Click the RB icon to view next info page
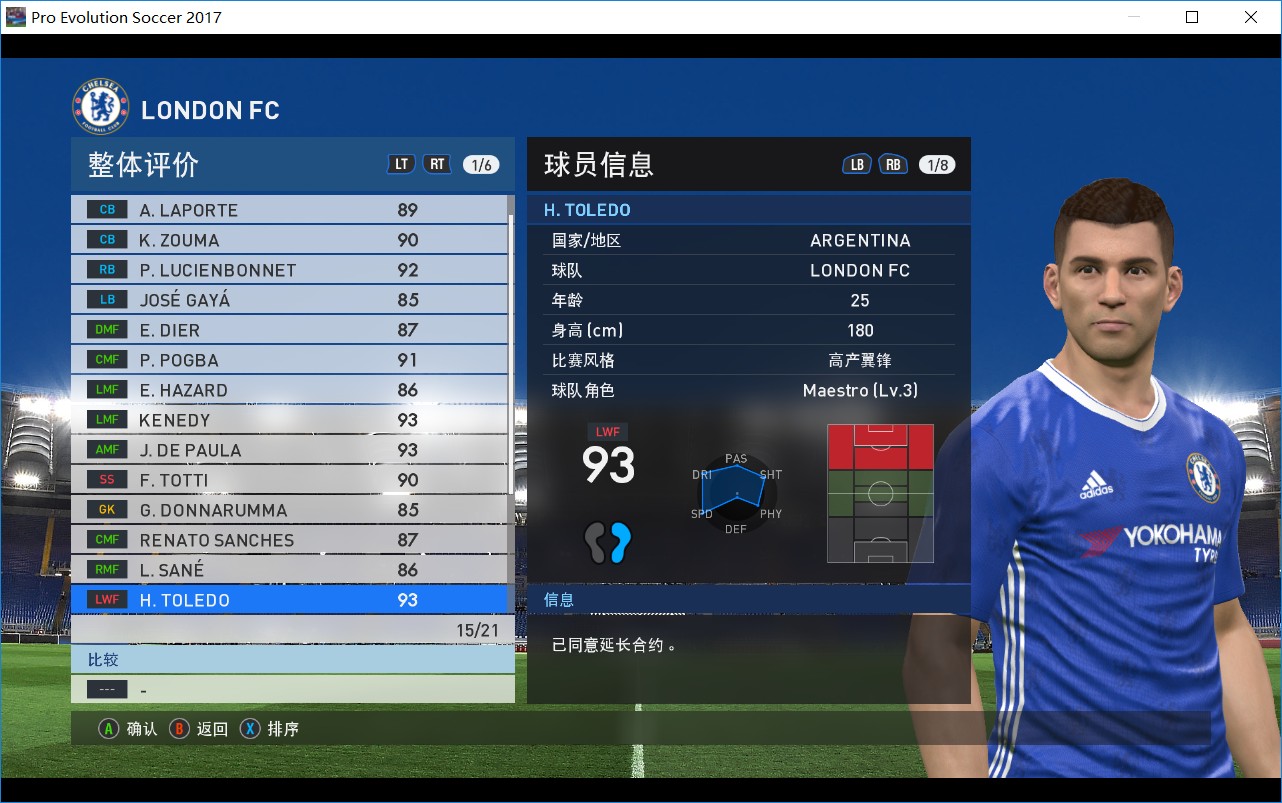The width and height of the screenshot is (1282, 803). 893,164
